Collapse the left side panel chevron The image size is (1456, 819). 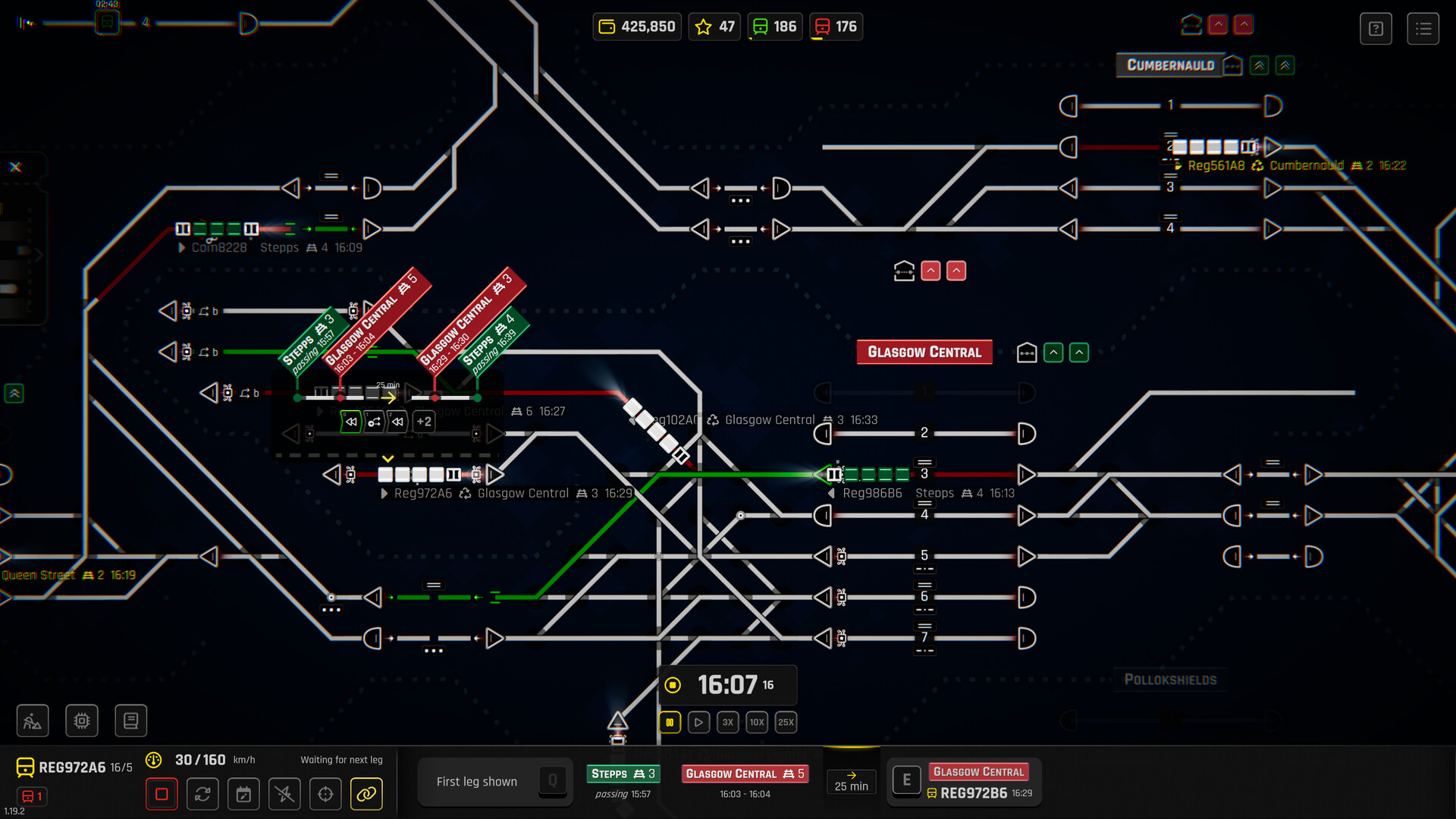[x=12, y=394]
